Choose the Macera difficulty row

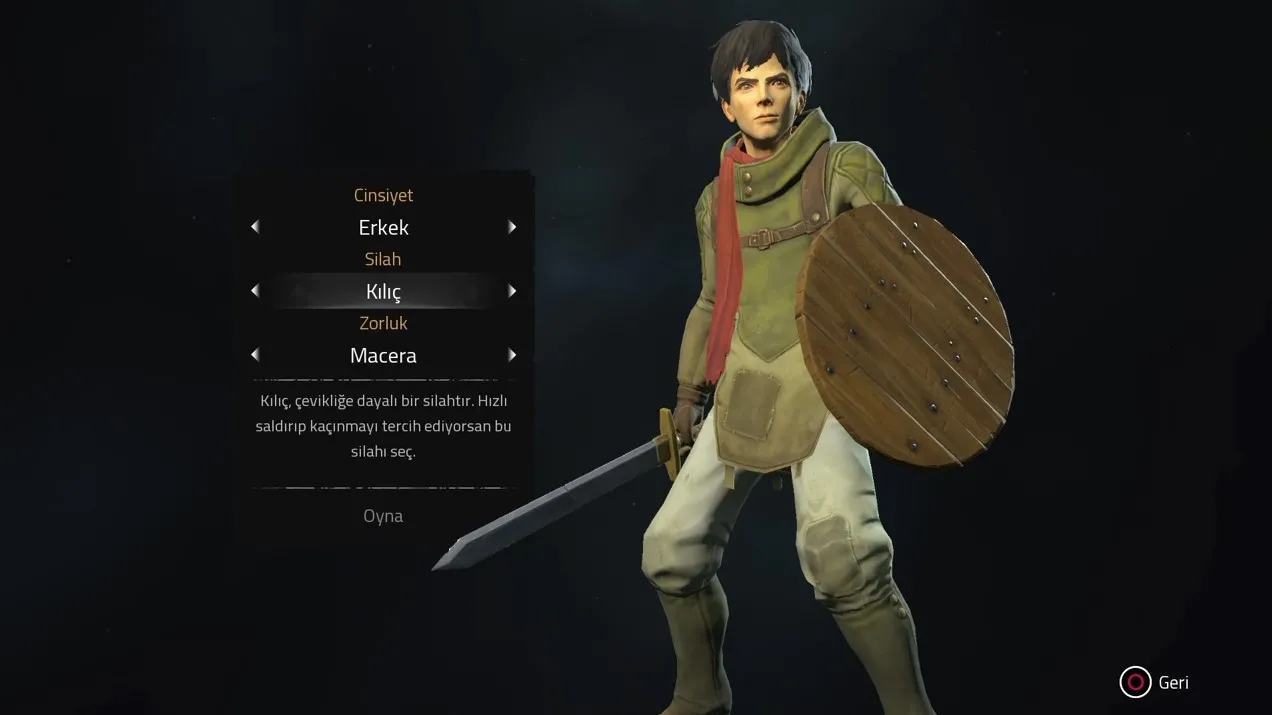pyautogui.click(x=383, y=355)
